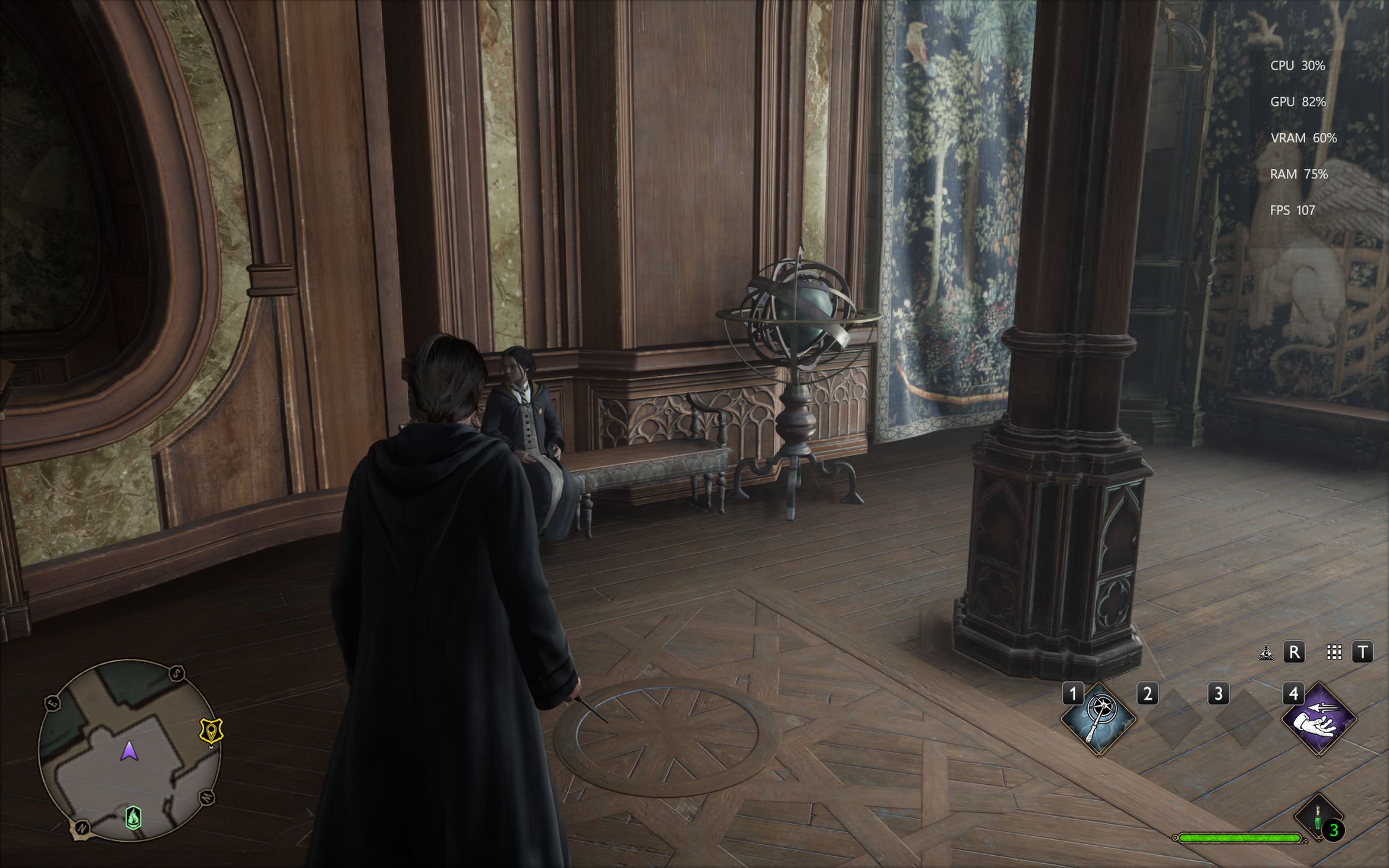Viewport: 1389px width, 868px height.
Task: Click the circular minimap
Action: coord(129,749)
